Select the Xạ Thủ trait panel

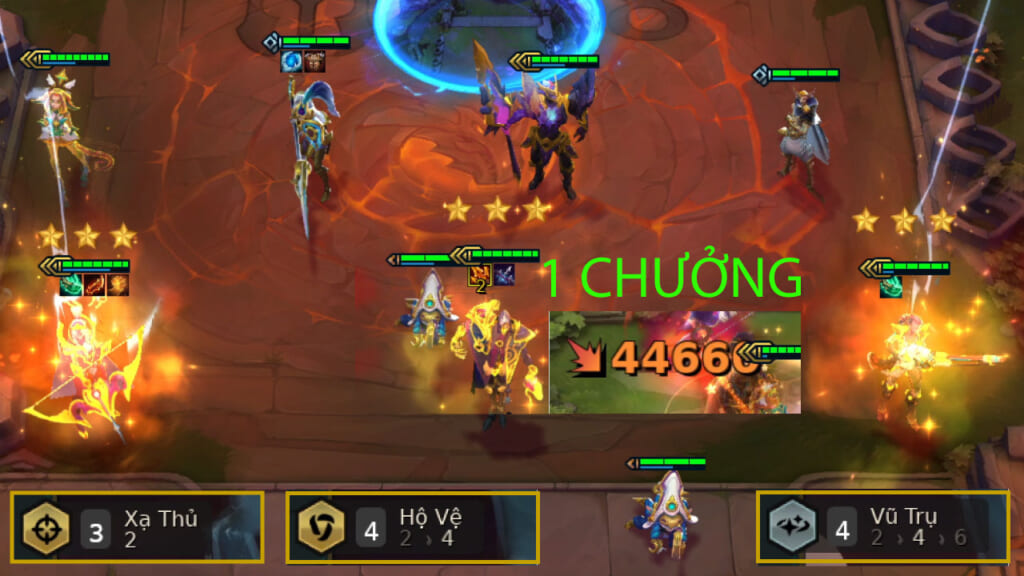point(137,528)
